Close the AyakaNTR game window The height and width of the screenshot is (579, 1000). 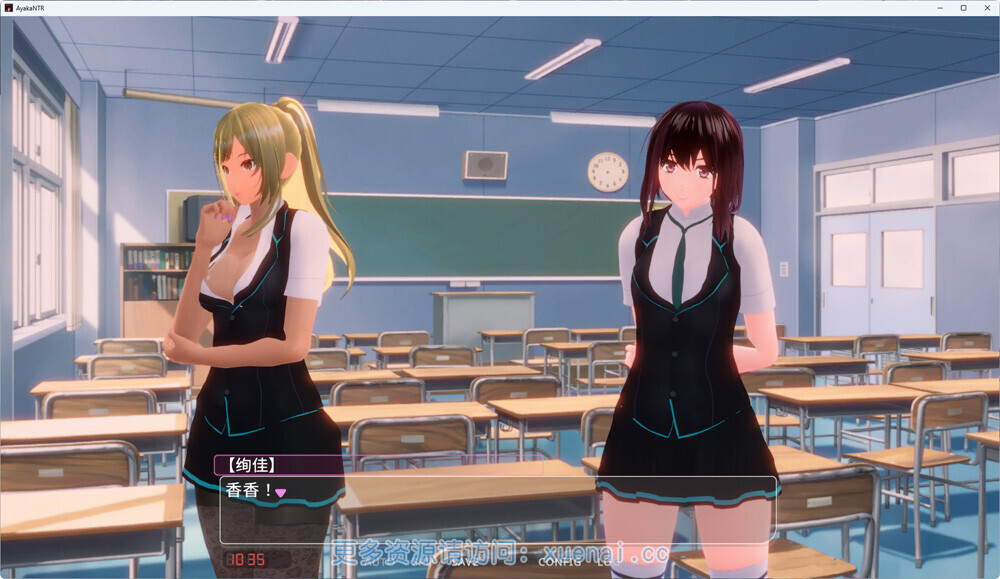pyautogui.click(x=985, y=8)
